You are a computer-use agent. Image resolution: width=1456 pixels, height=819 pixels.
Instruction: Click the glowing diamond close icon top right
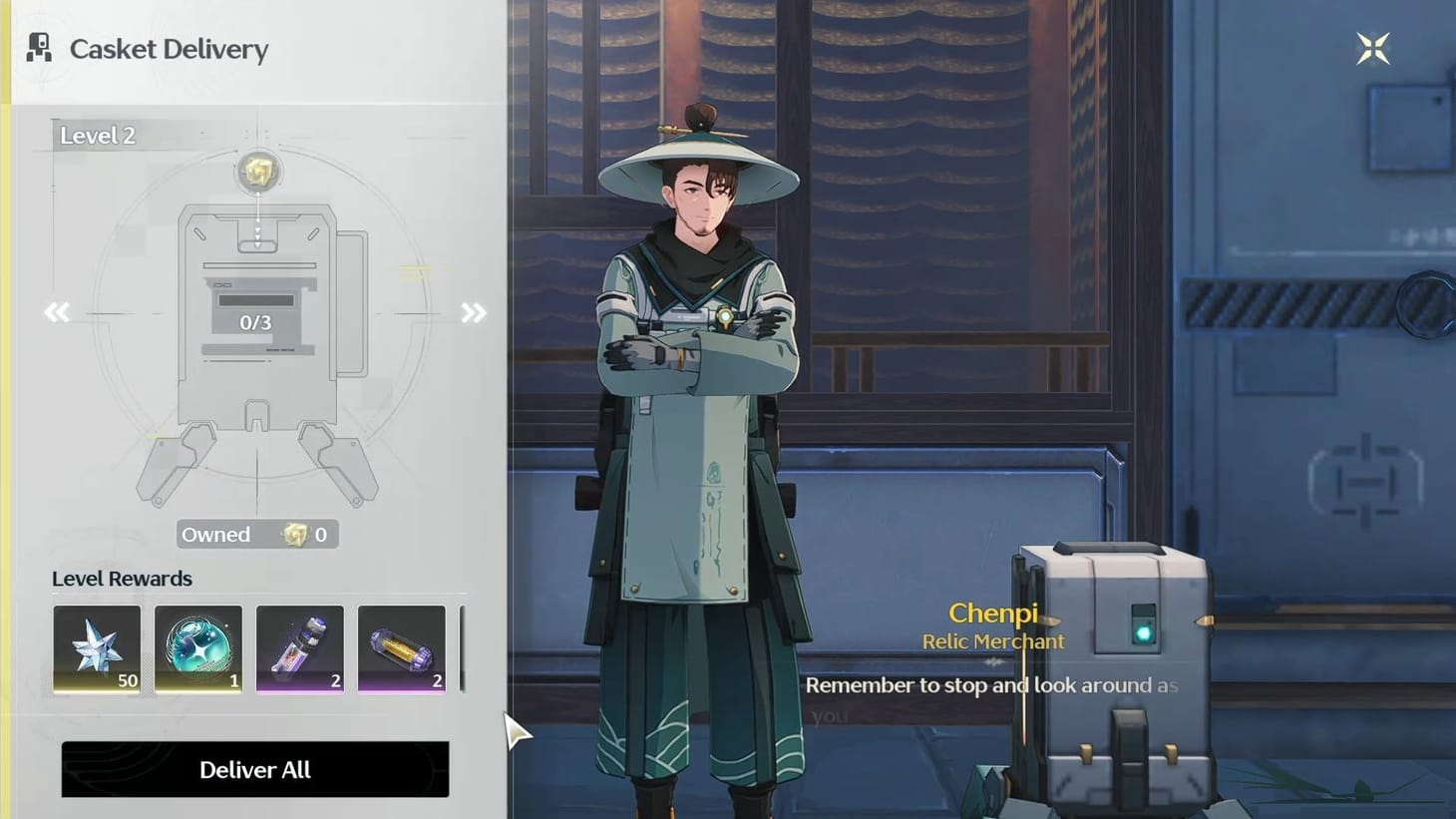point(1373,47)
